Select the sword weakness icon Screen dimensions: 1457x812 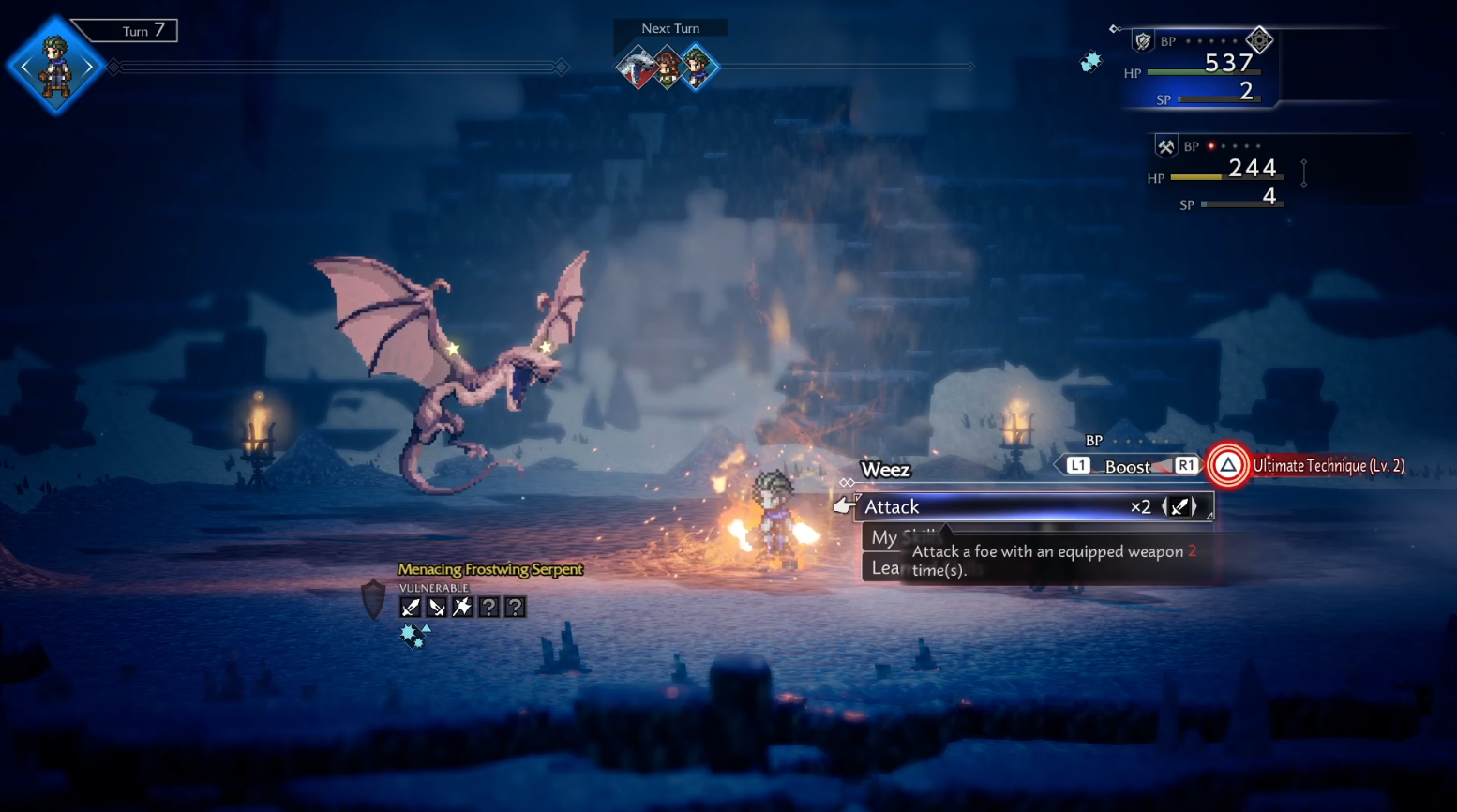click(x=411, y=608)
